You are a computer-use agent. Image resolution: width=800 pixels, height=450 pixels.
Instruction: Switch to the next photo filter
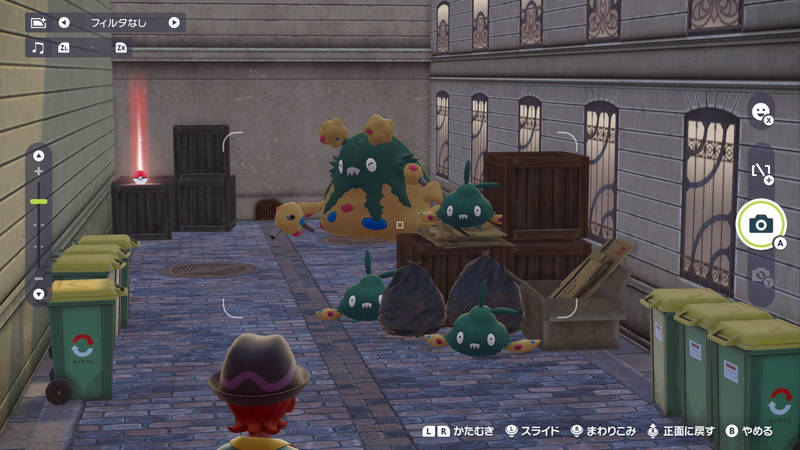[174, 22]
